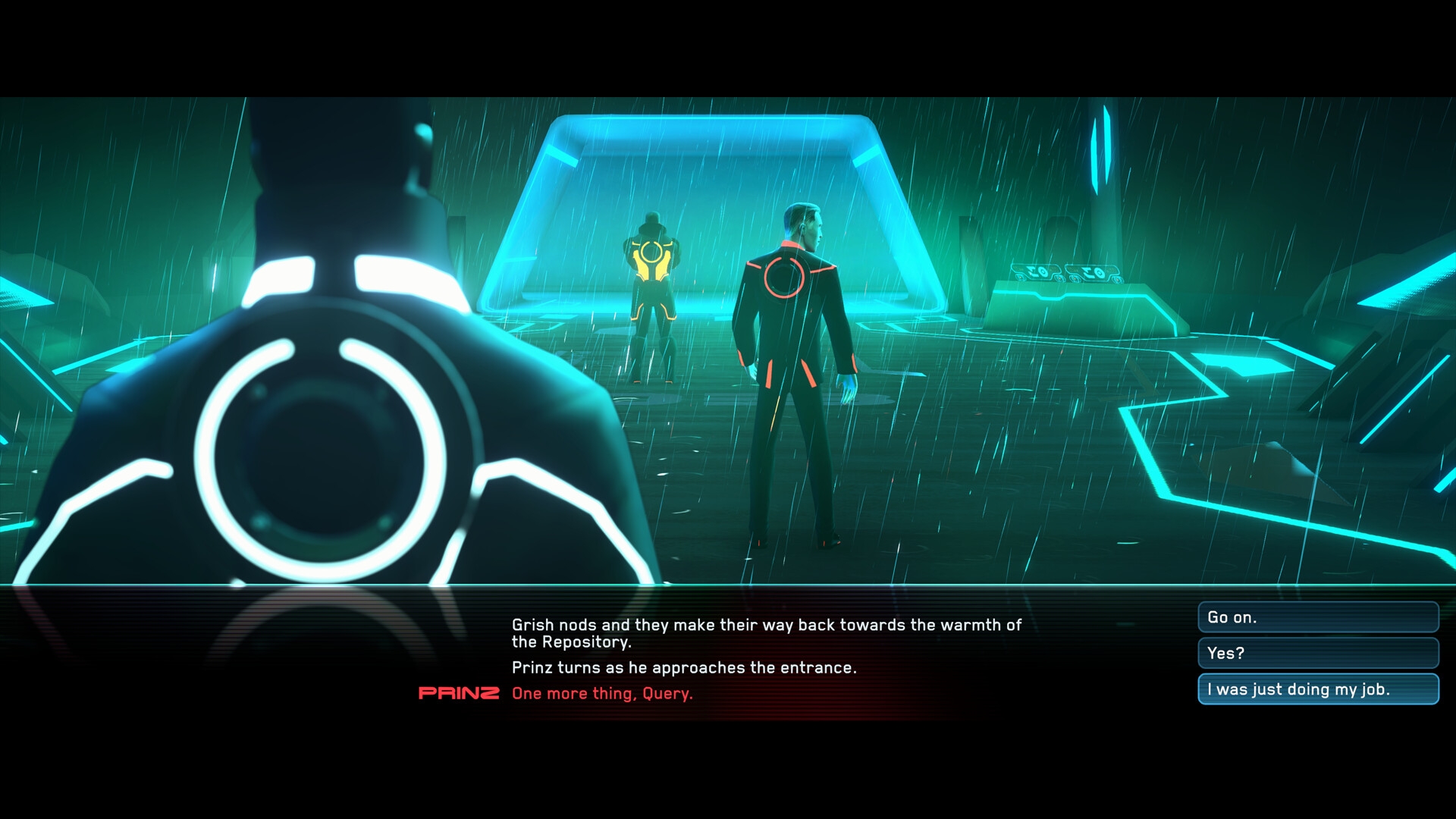1456x819 pixels.
Task: Click the highlighted bottom dialogue option
Action: pos(1317,689)
